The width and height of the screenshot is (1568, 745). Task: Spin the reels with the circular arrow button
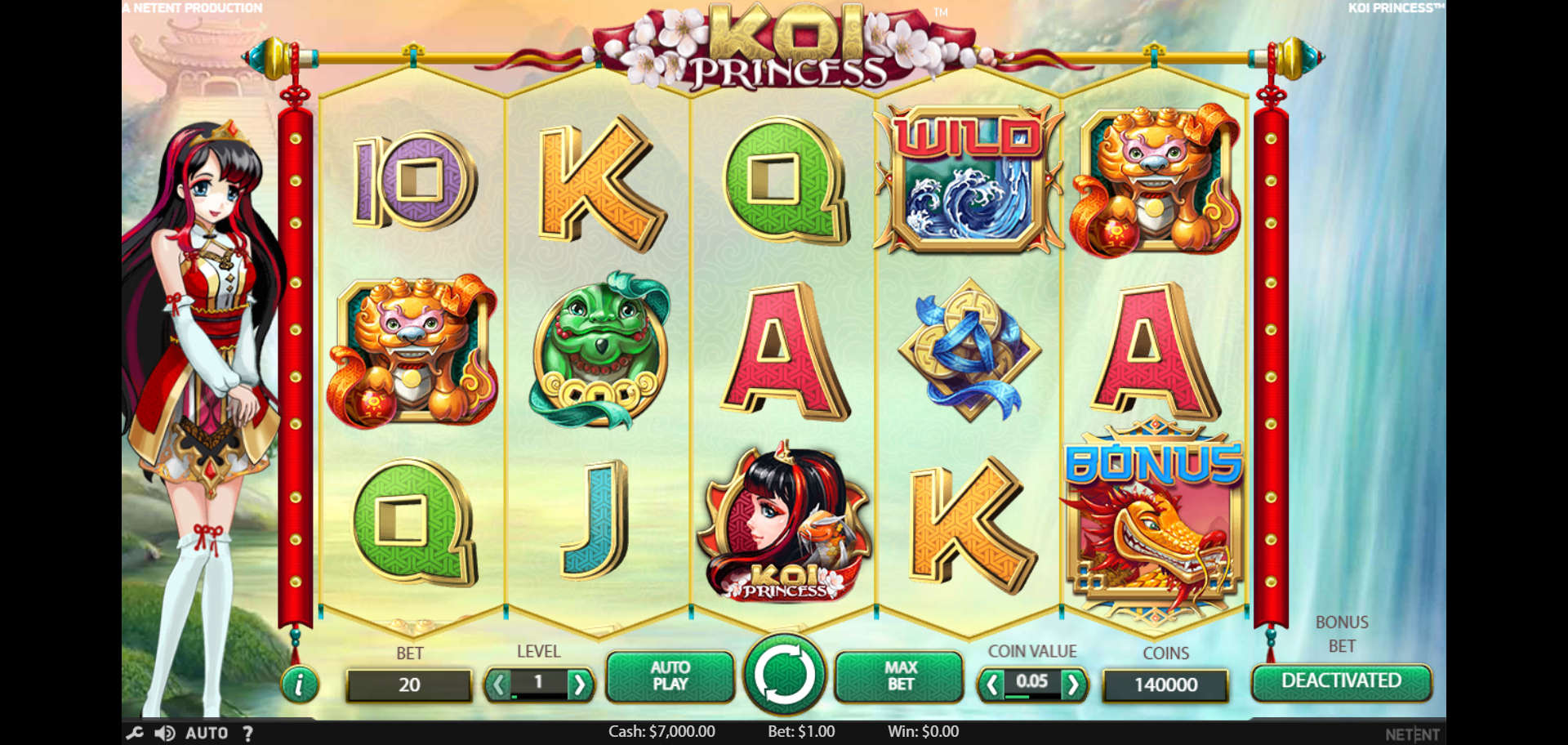tap(784, 676)
